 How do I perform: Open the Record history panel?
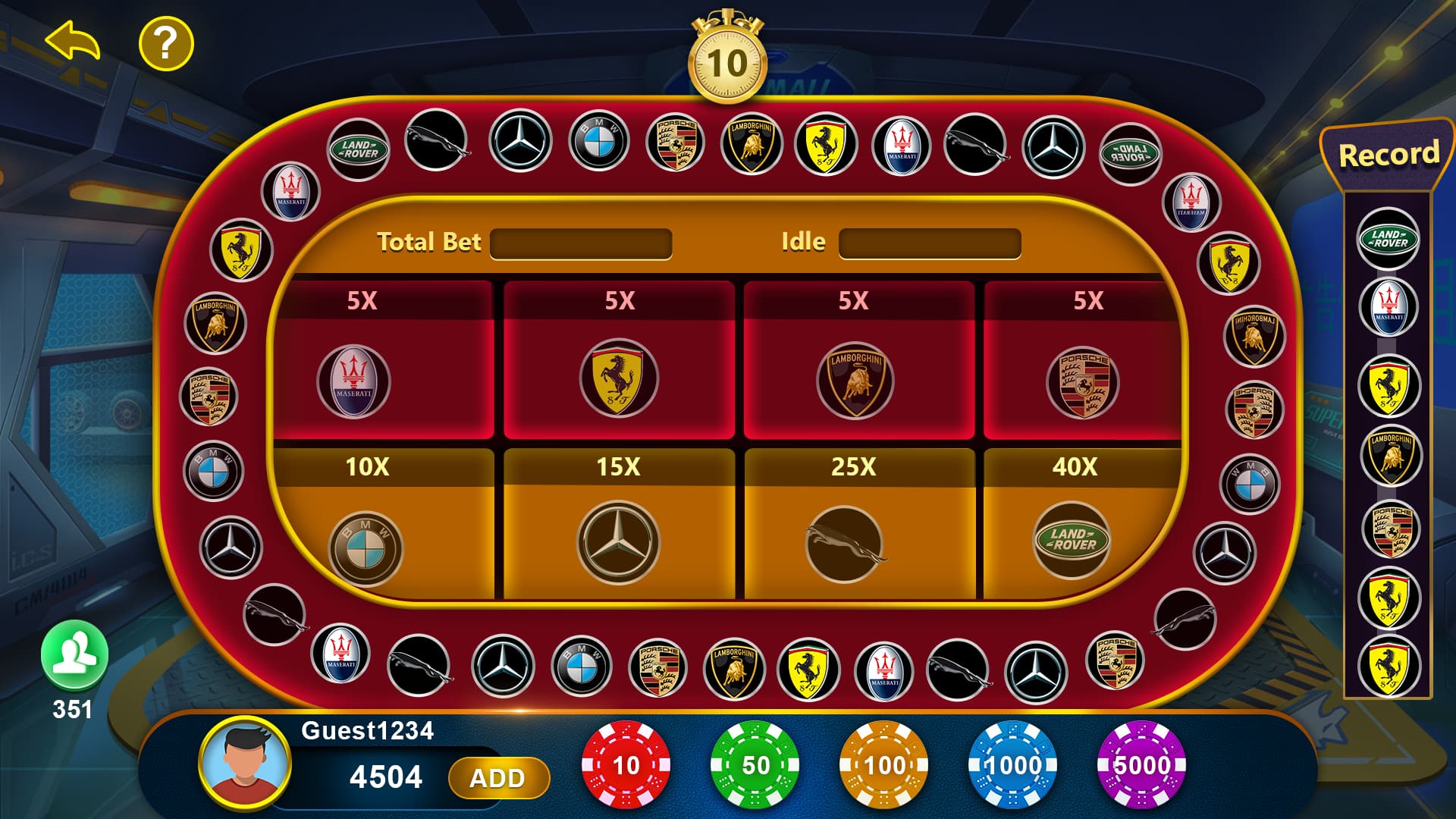point(1388,155)
